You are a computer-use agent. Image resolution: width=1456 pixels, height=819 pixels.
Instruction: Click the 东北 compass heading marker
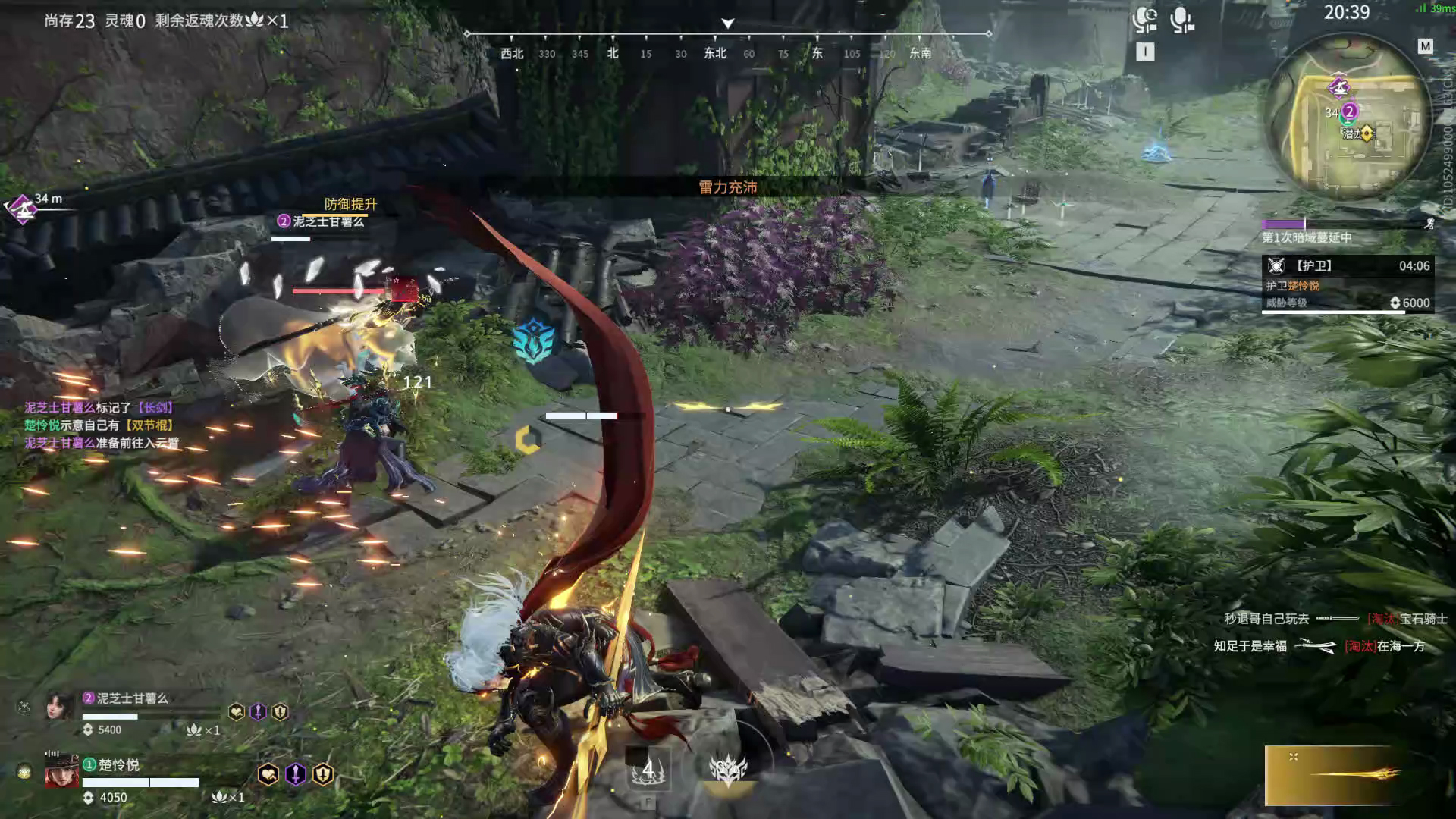coord(715,53)
